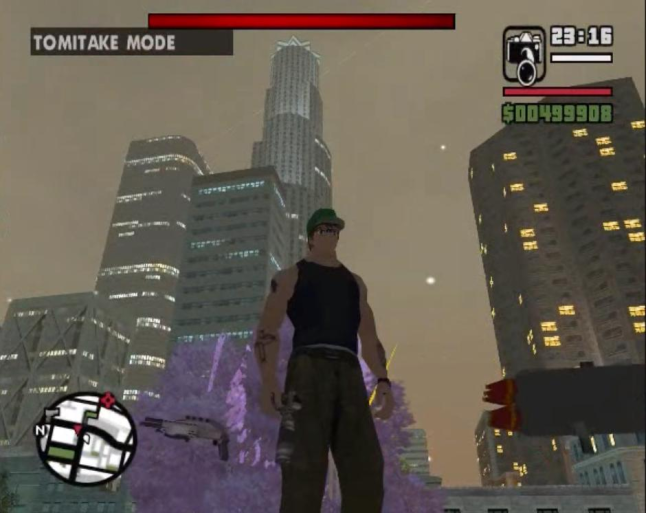Click the red diamond marker on the radar
This screenshot has height=513, width=646.
point(109,401)
